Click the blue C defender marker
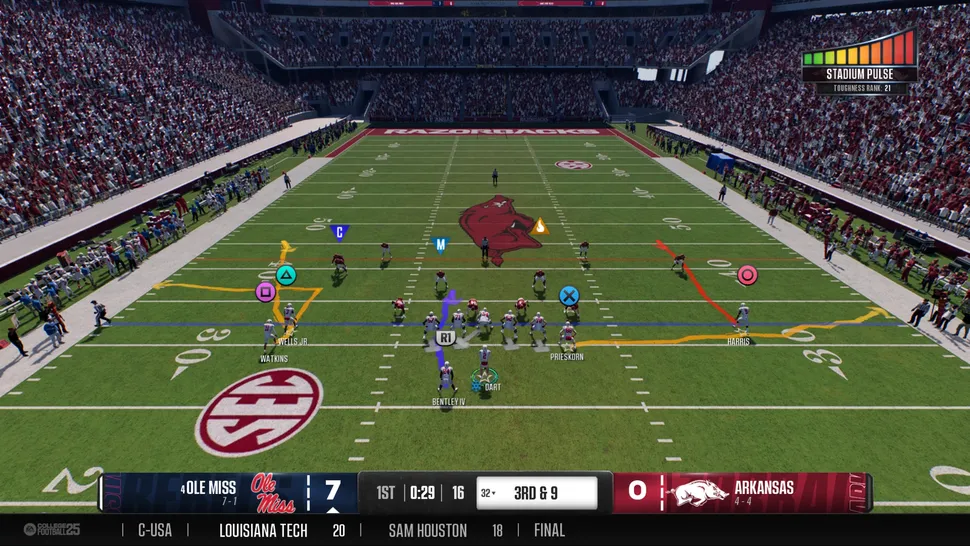The height and width of the screenshot is (546, 970). click(339, 232)
